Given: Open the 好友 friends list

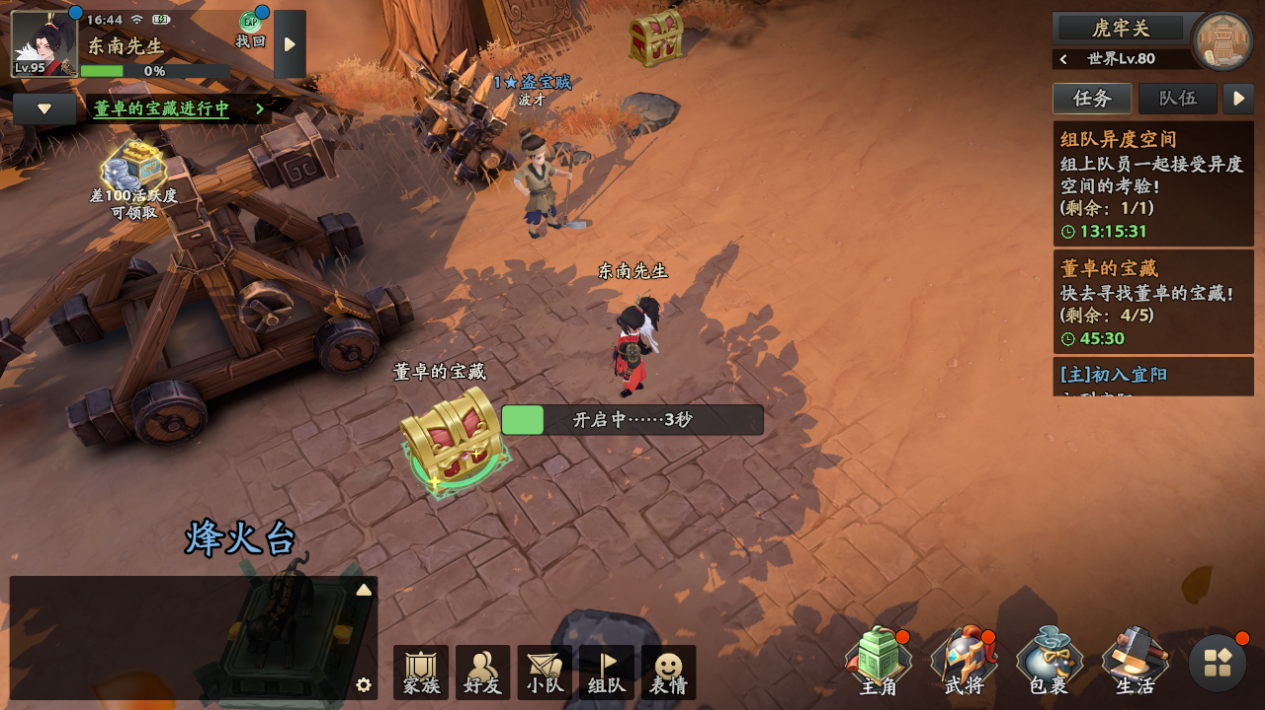Looking at the screenshot, I should click(483, 672).
